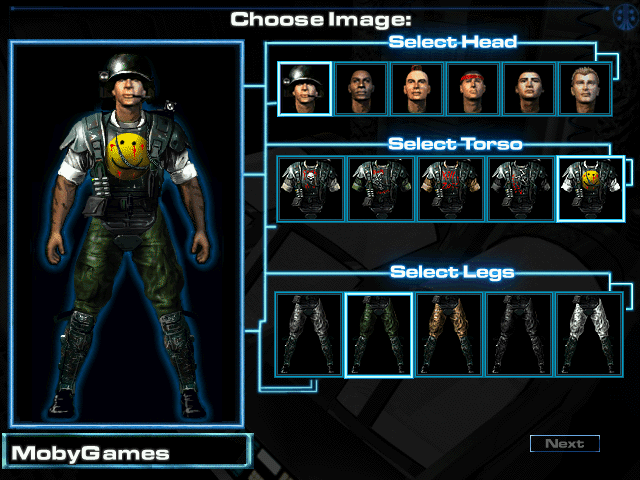Screen dimensions: 640x480
Task: Select the darkest black legs
Action: (x=519, y=335)
